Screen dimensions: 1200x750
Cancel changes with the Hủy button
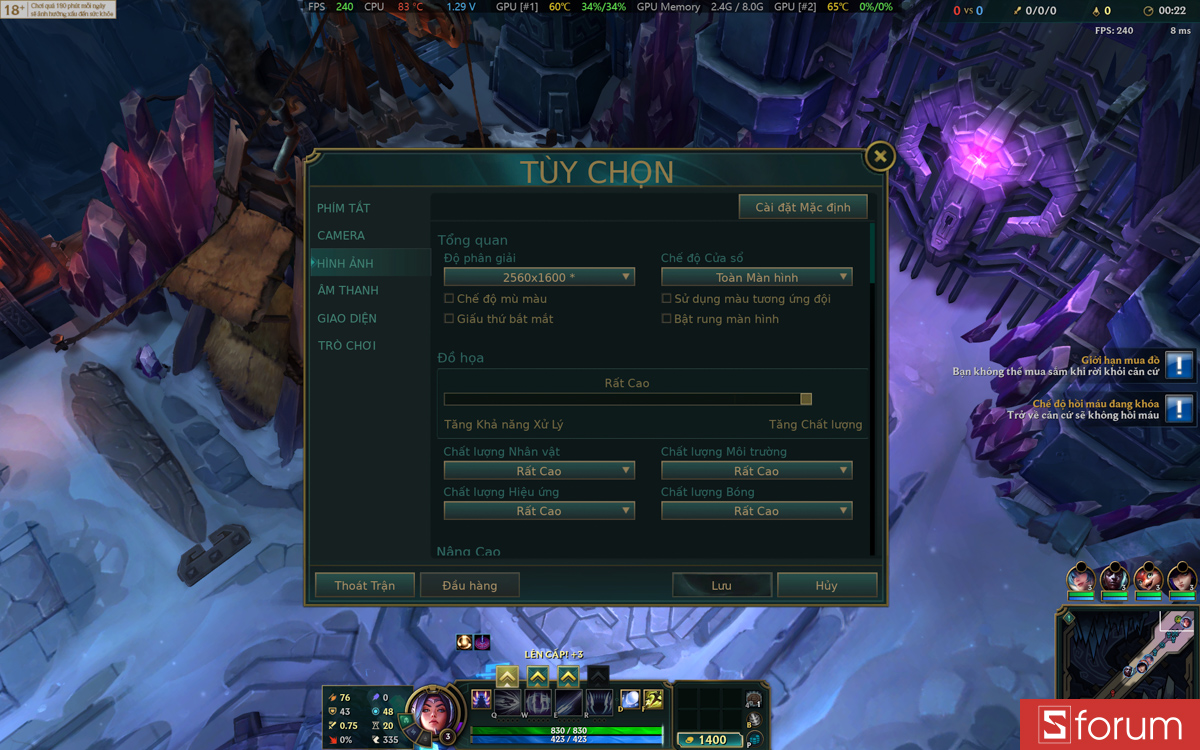point(826,585)
